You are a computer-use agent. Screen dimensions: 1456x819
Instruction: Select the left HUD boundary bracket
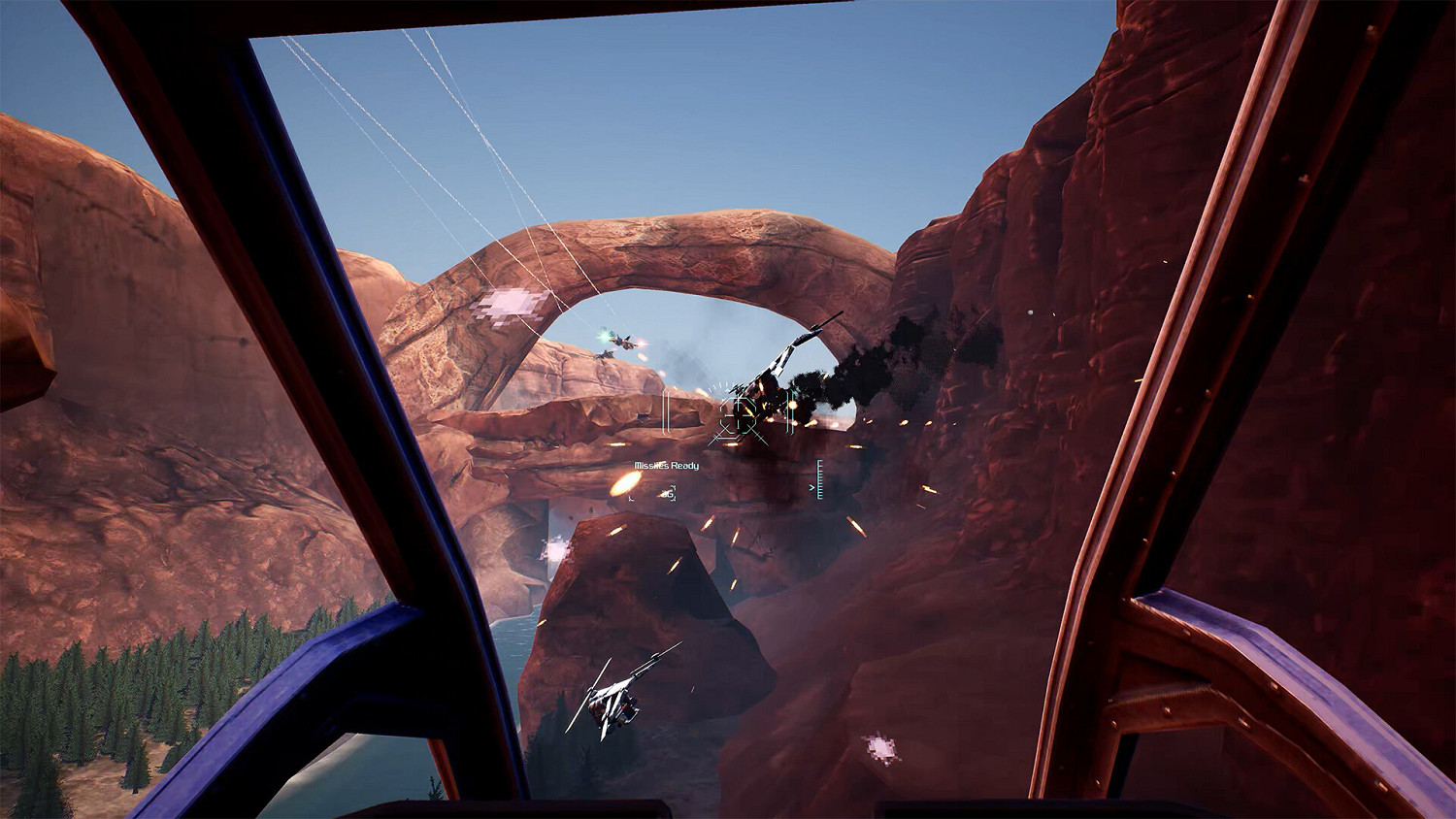[x=665, y=412]
